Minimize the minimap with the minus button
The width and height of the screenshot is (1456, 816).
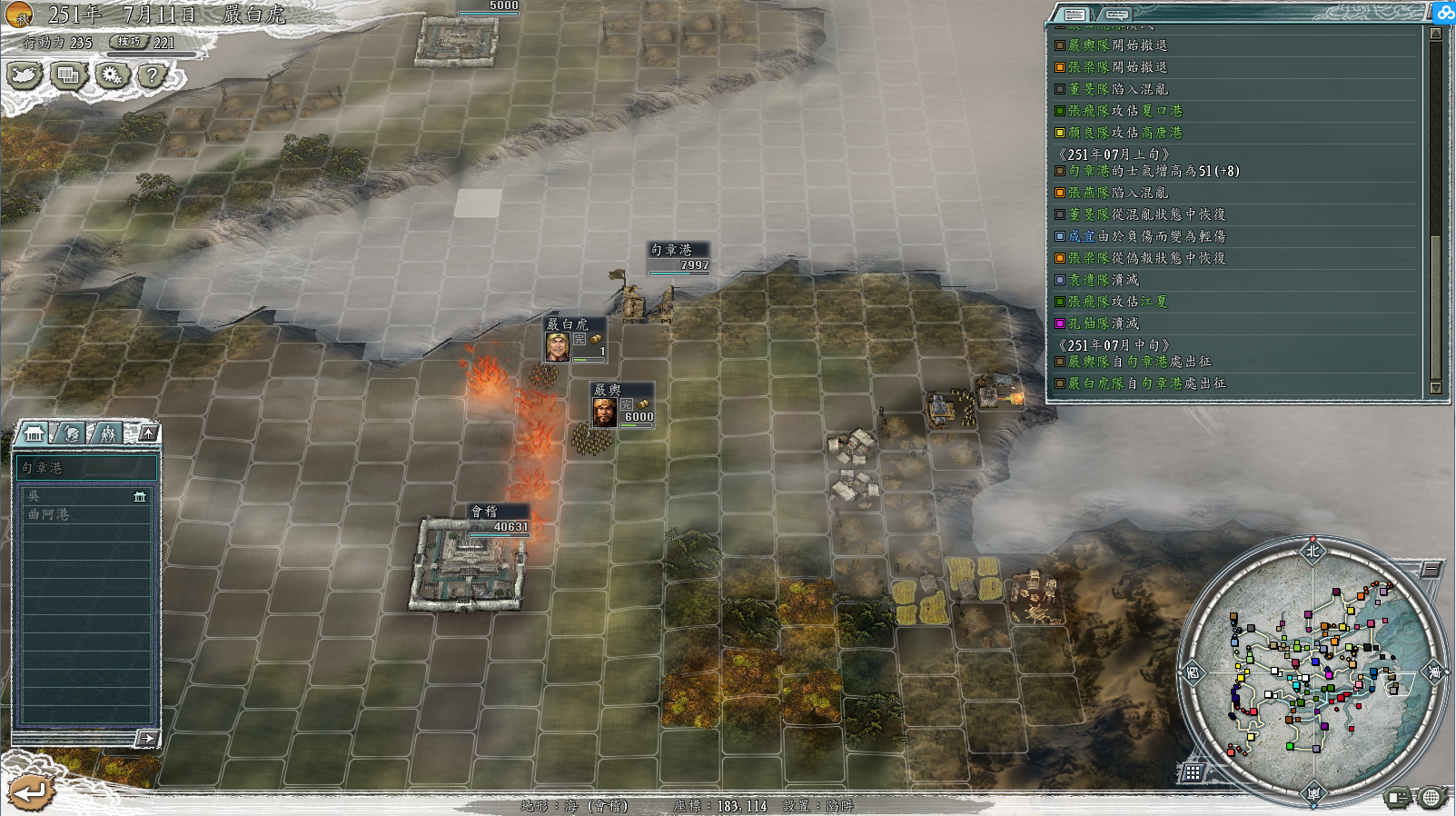point(1431,569)
